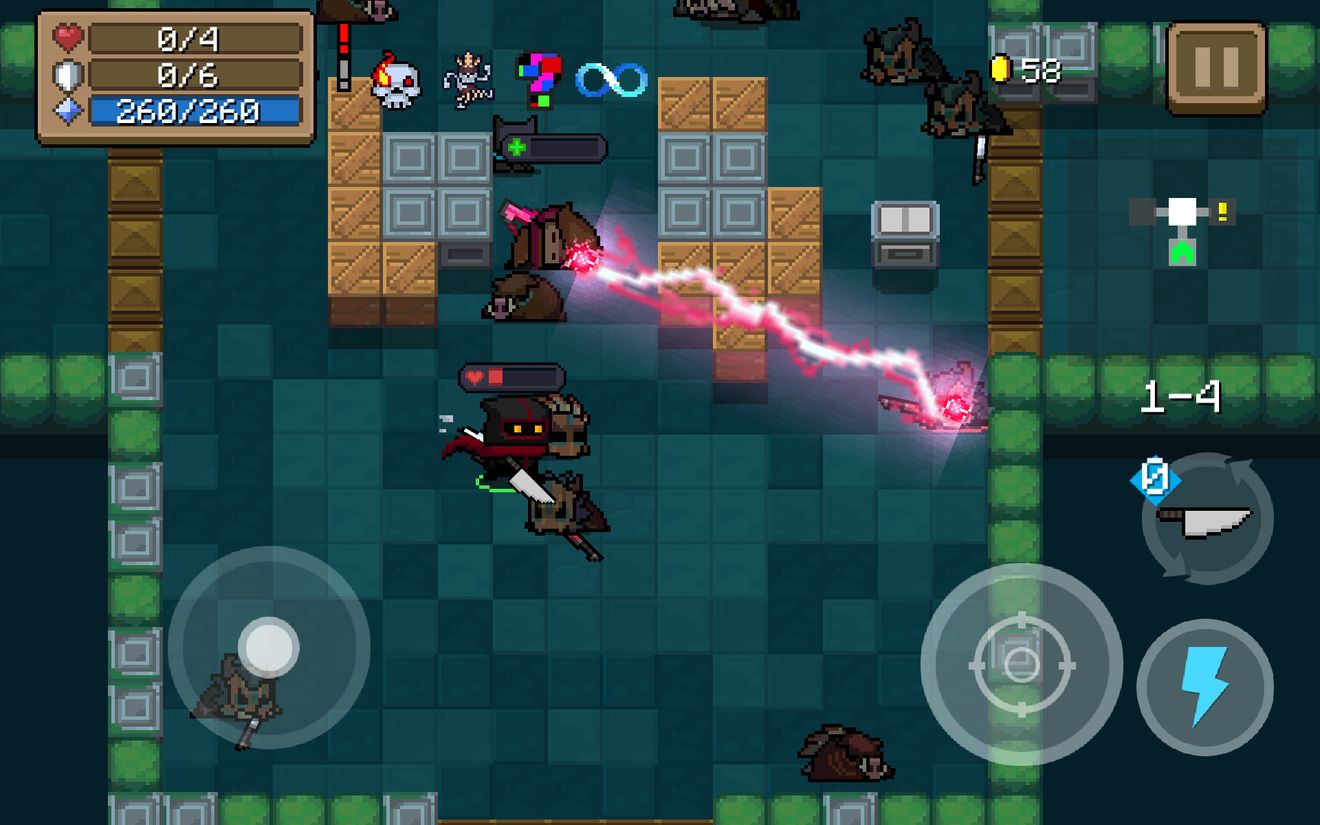Tap the crosshair attack button

click(1021, 664)
